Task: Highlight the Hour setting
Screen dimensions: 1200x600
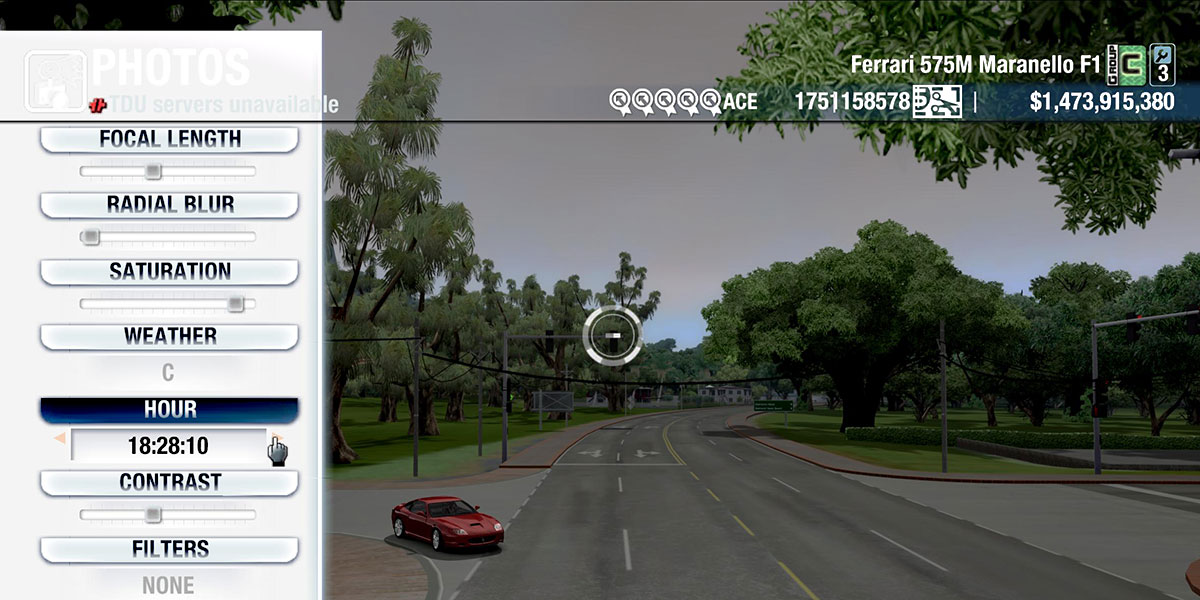Action: (169, 410)
